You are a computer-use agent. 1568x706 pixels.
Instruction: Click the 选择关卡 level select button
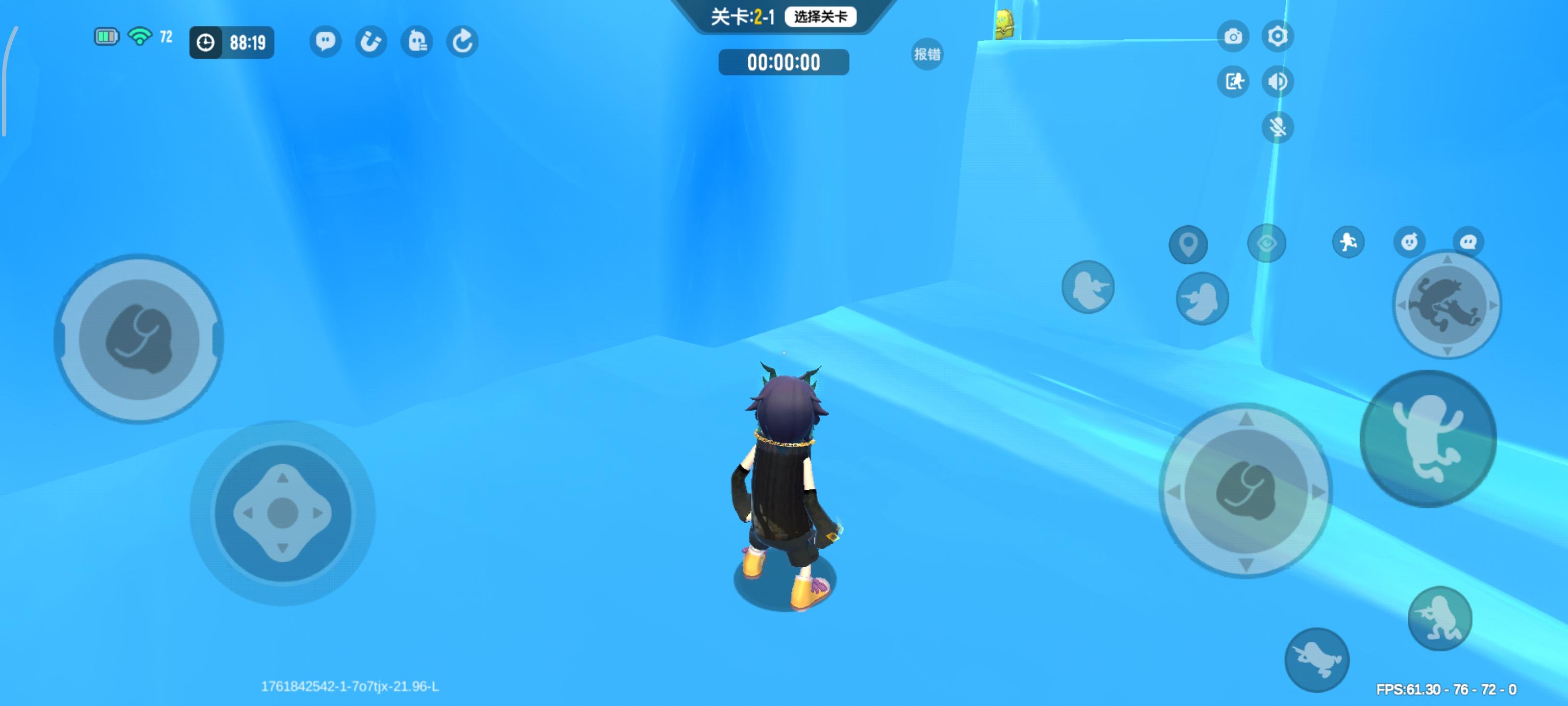[822, 17]
